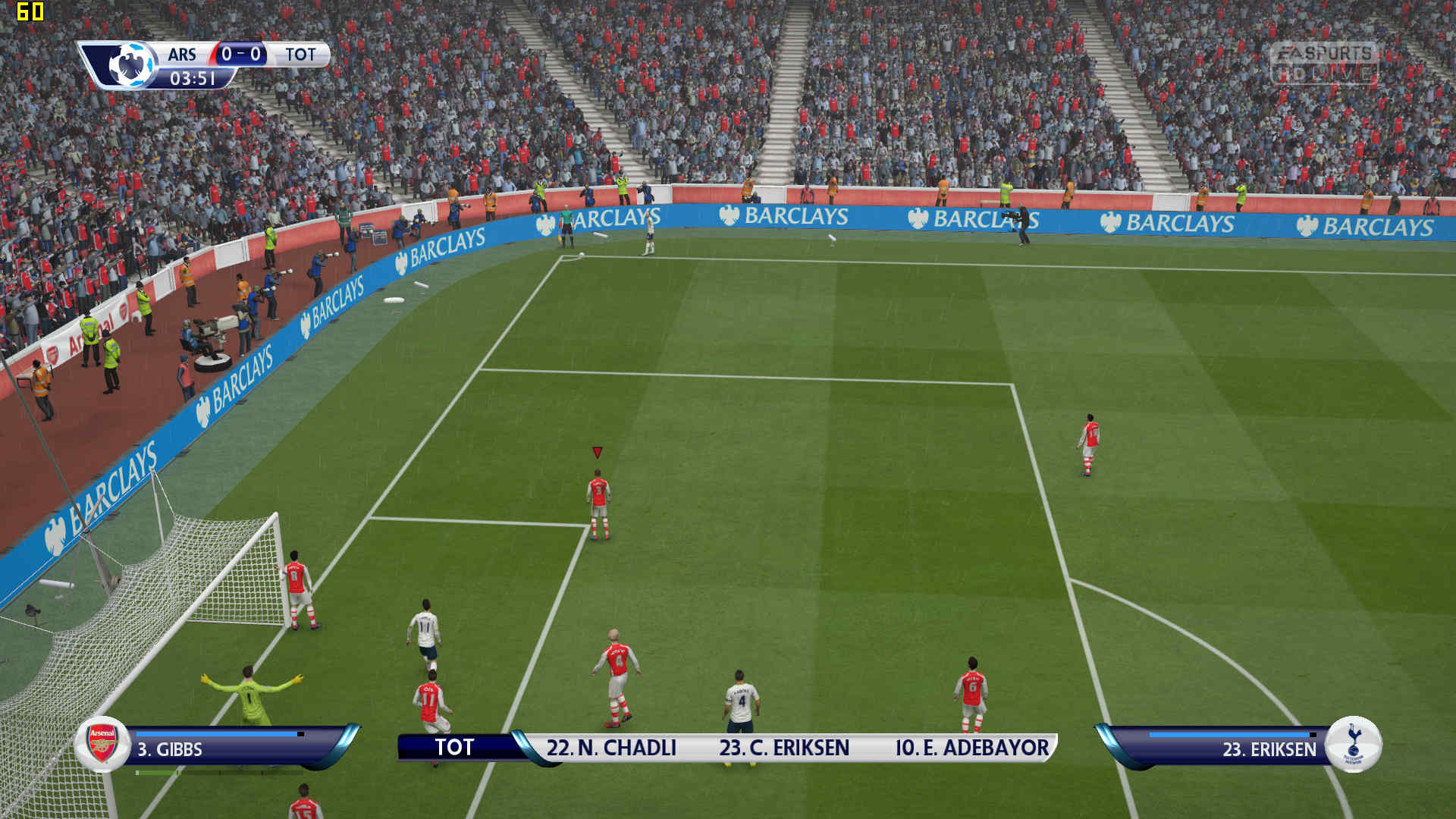1456x819 pixels.
Task: Select the red triangle marker above the Arsenal player
Action: click(x=598, y=453)
